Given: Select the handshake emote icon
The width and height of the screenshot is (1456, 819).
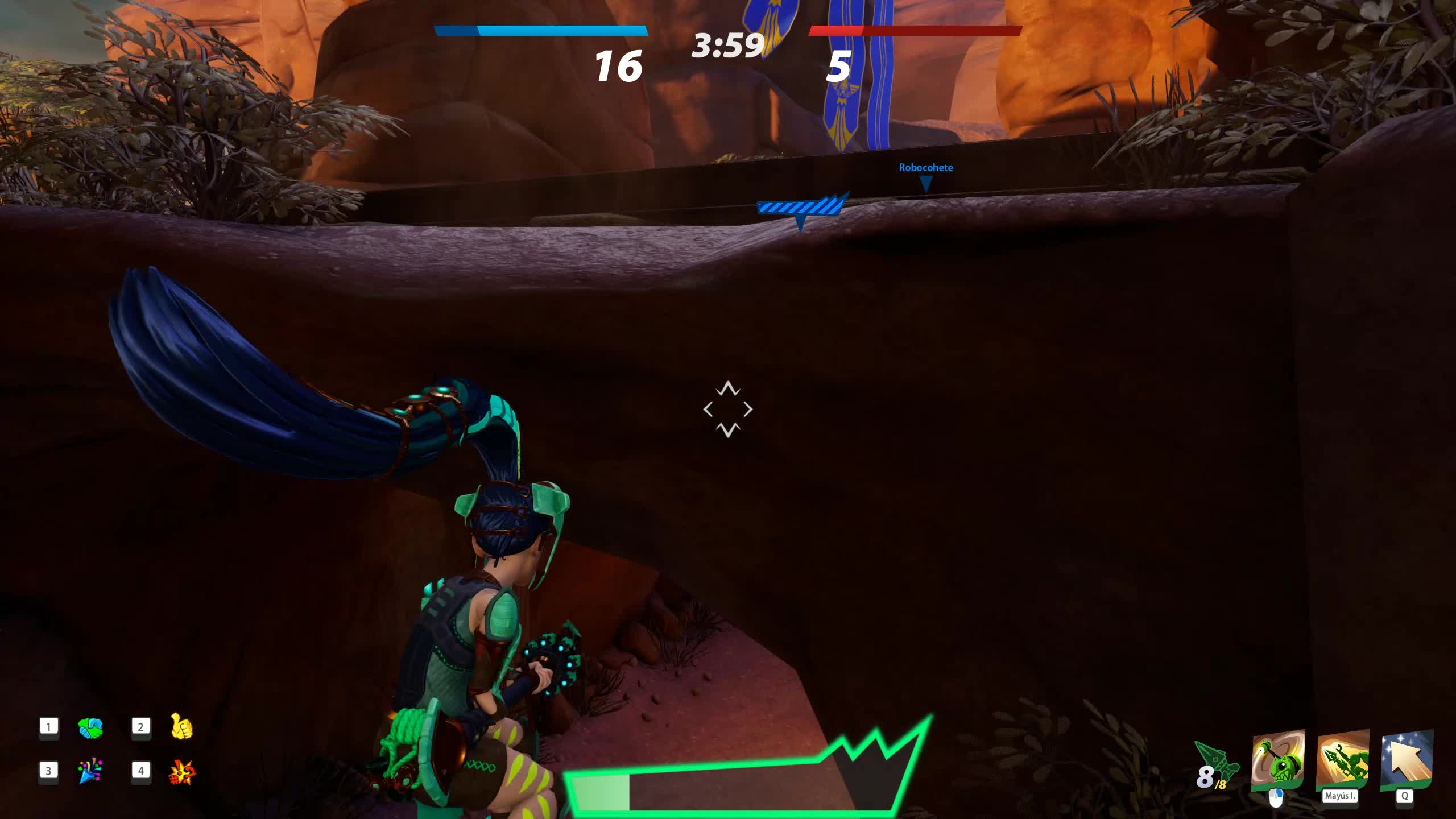Looking at the screenshot, I should tap(90, 727).
